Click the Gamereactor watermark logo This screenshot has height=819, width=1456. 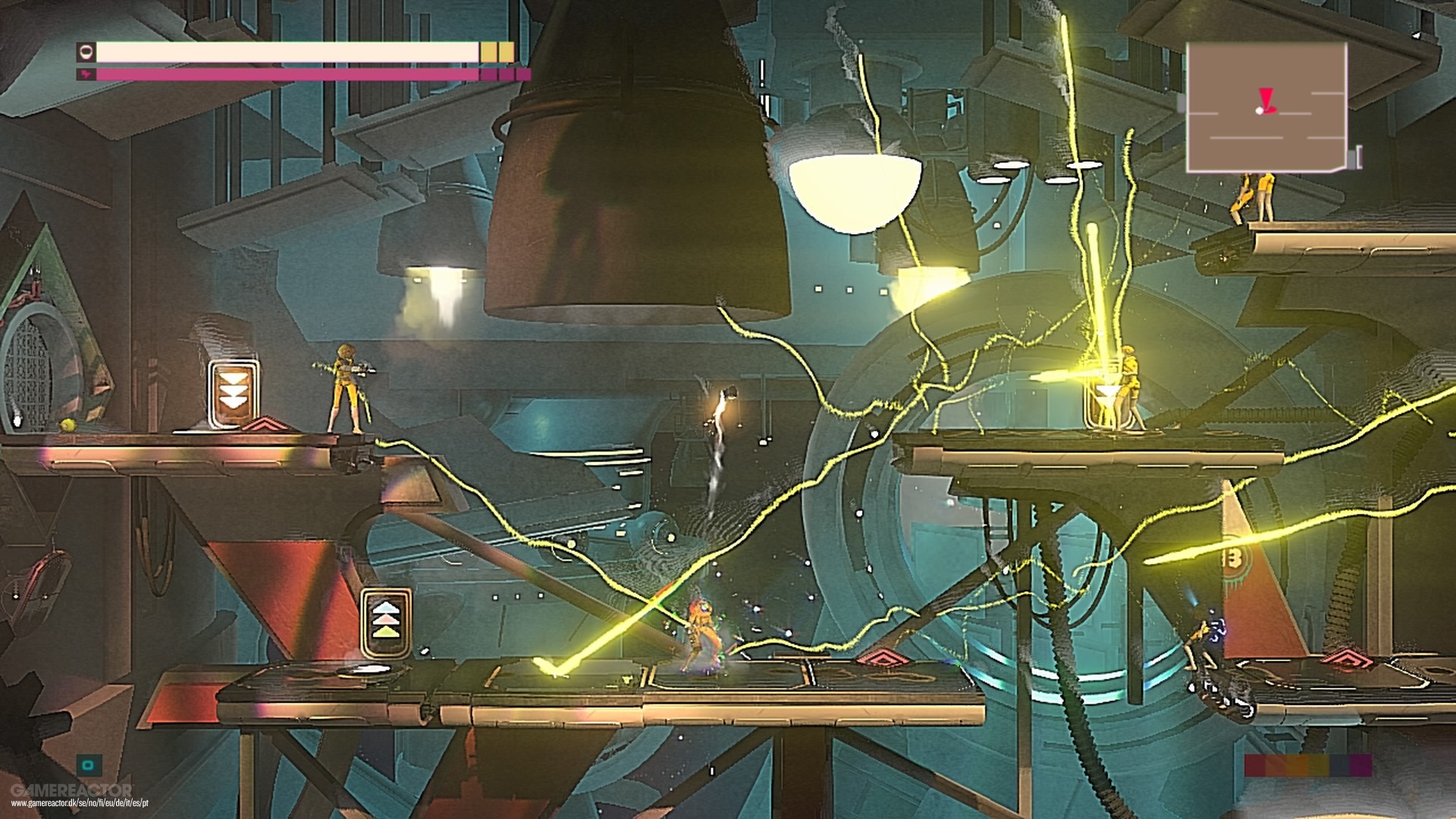(72, 789)
